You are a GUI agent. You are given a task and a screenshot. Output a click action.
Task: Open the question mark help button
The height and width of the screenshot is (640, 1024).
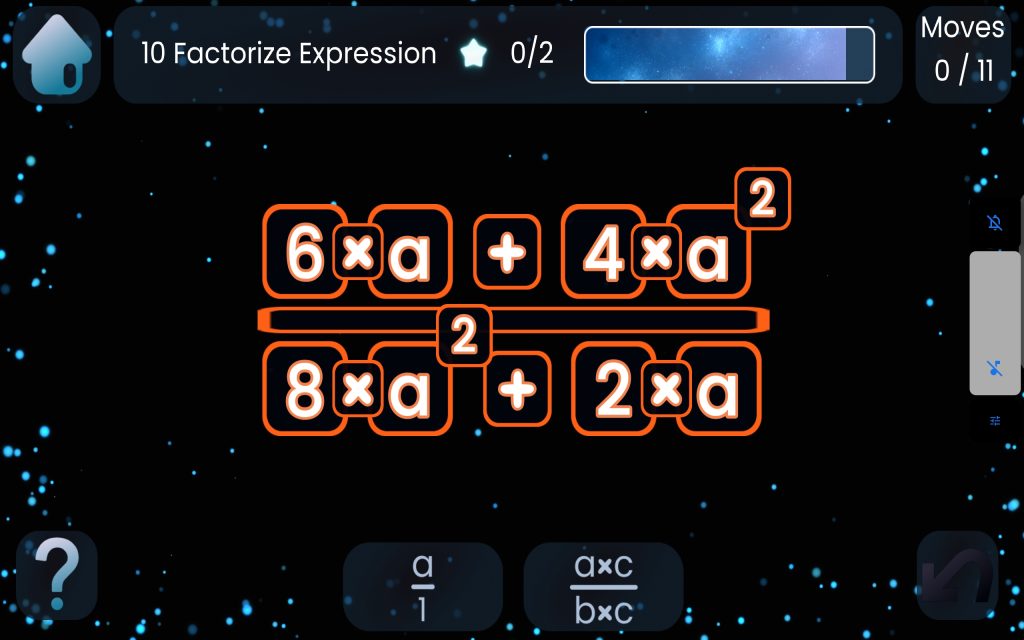[56, 575]
